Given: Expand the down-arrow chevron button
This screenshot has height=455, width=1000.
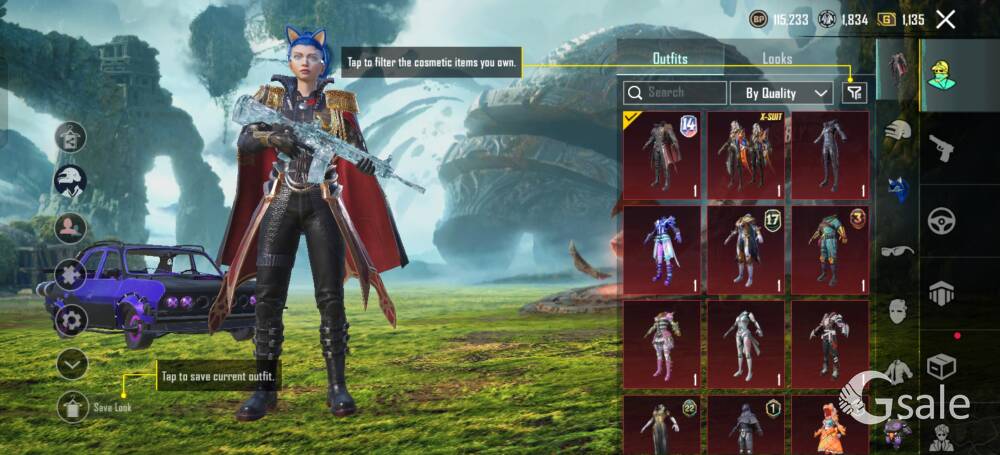Looking at the screenshot, I should (72, 364).
